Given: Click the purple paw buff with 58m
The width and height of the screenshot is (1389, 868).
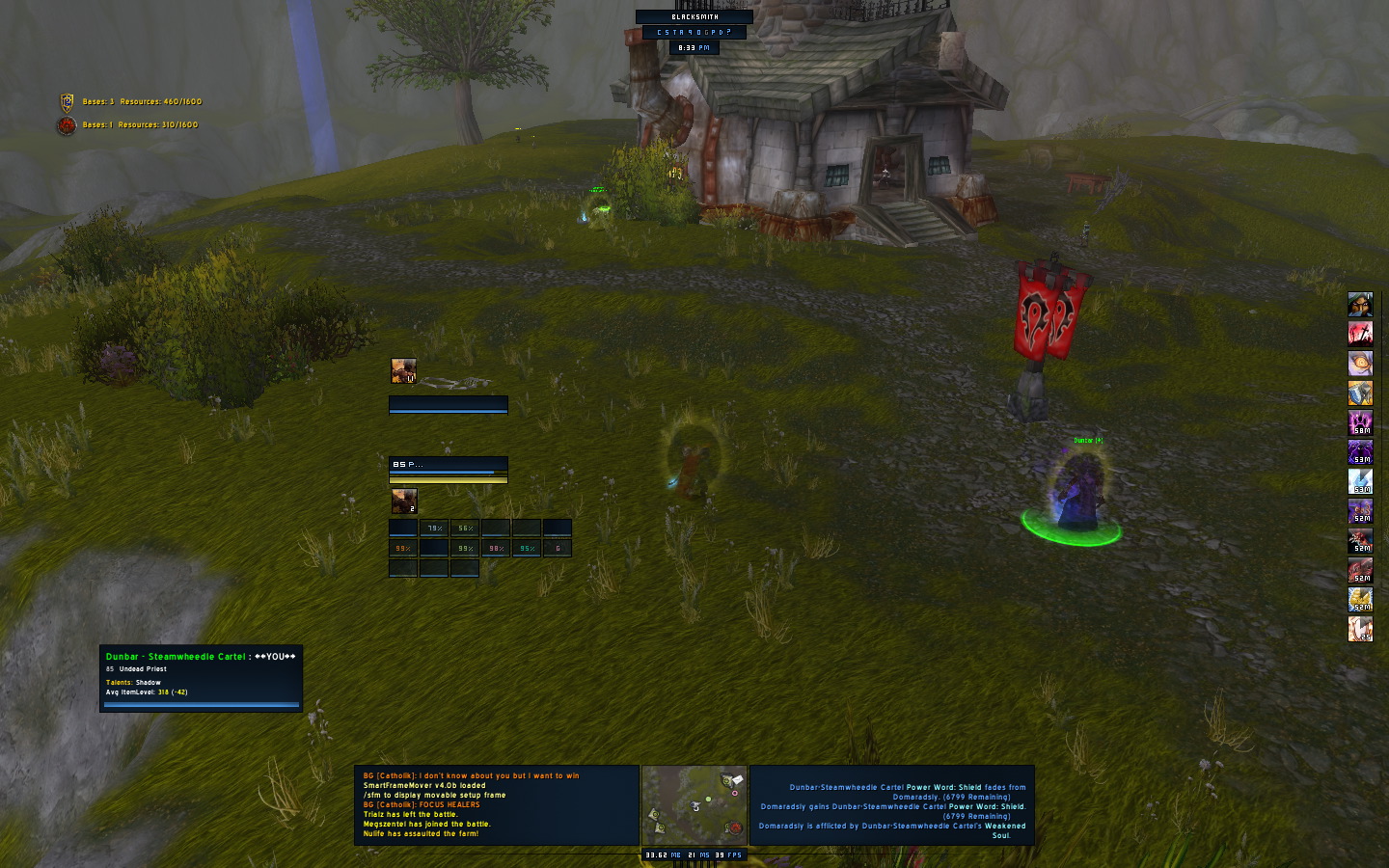Looking at the screenshot, I should [x=1360, y=422].
